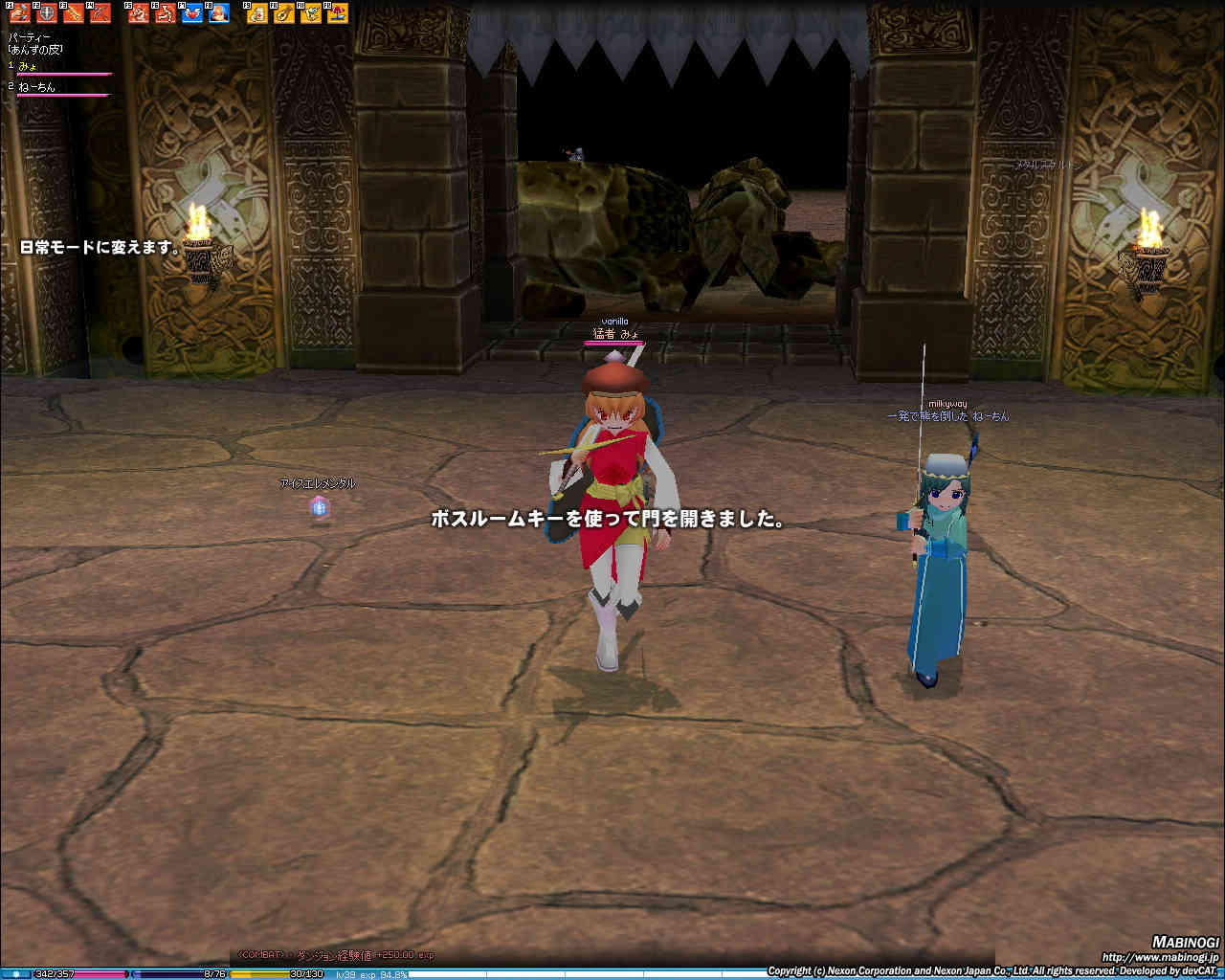This screenshot has width=1225, height=980.
Task: Activate the F4 bow ranged attack skill
Action: [100, 13]
